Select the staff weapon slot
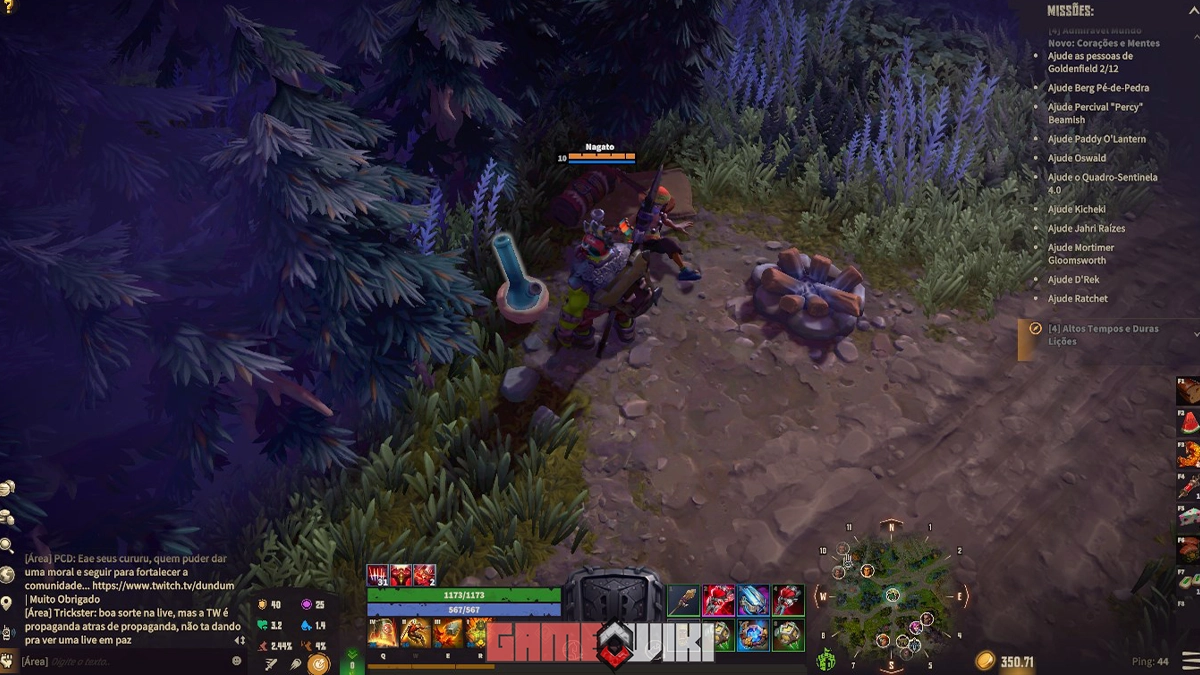This screenshot has width=1200, height=675. [684, 601]
